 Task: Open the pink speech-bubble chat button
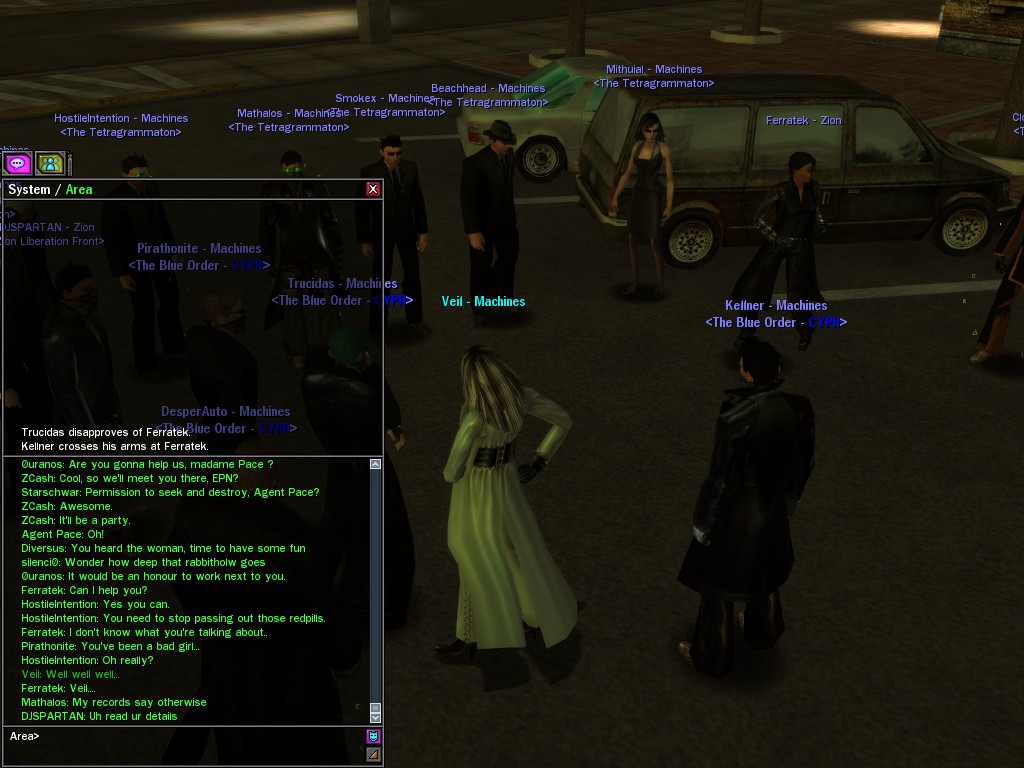[17, 163]
